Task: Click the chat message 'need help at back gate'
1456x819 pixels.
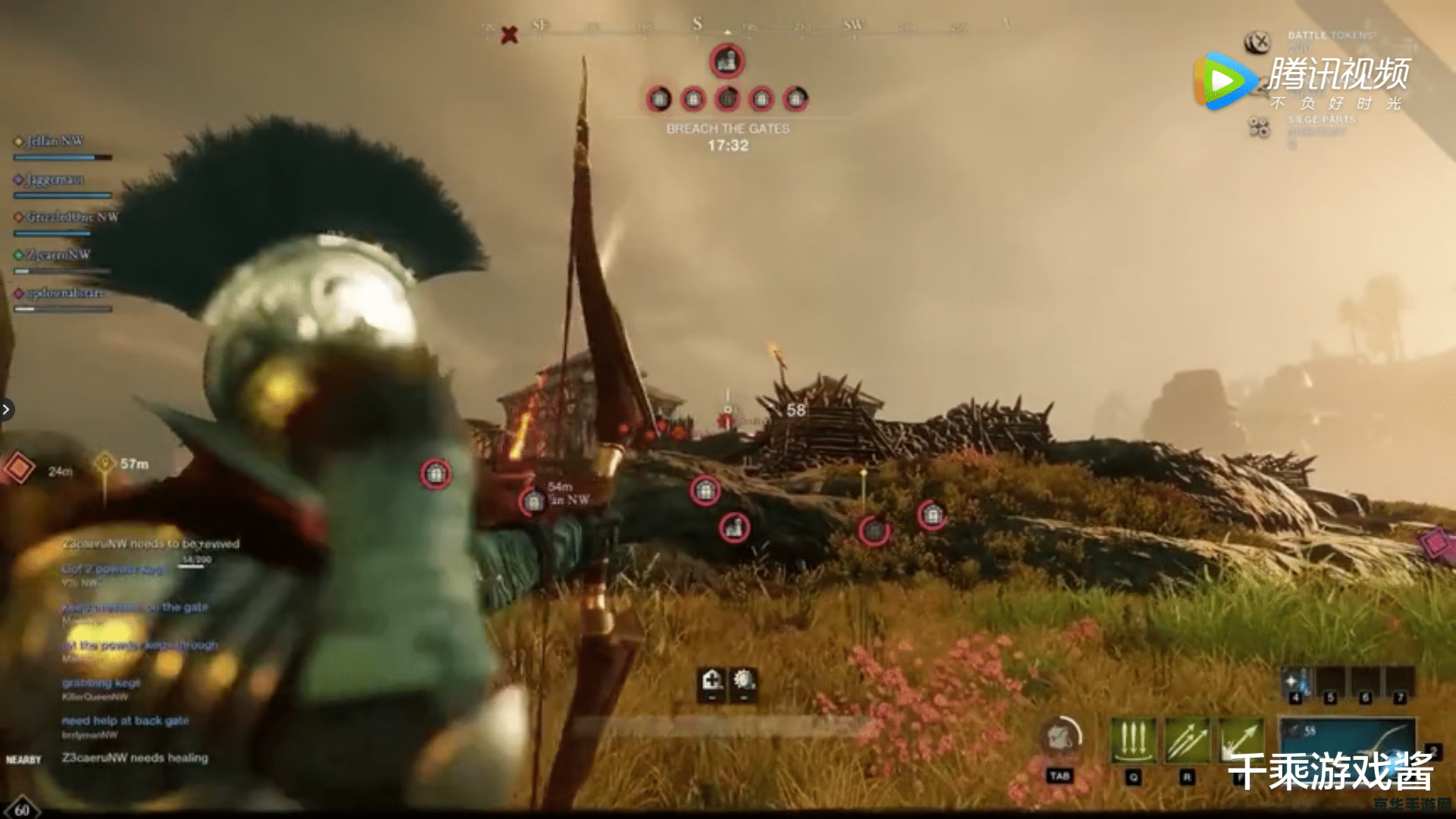Action: pos(125,720)
